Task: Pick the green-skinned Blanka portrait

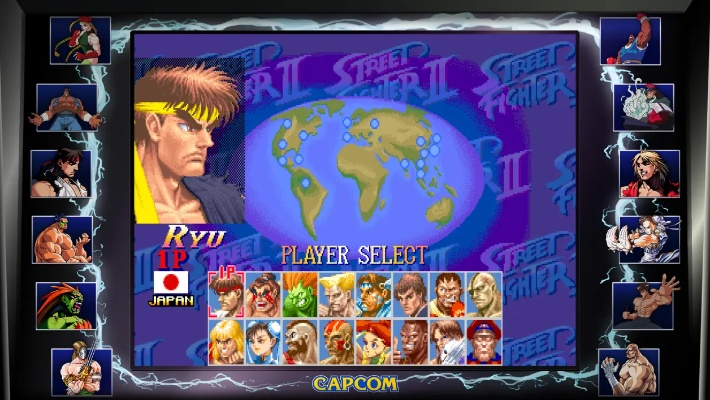Action: coord(300,294)
